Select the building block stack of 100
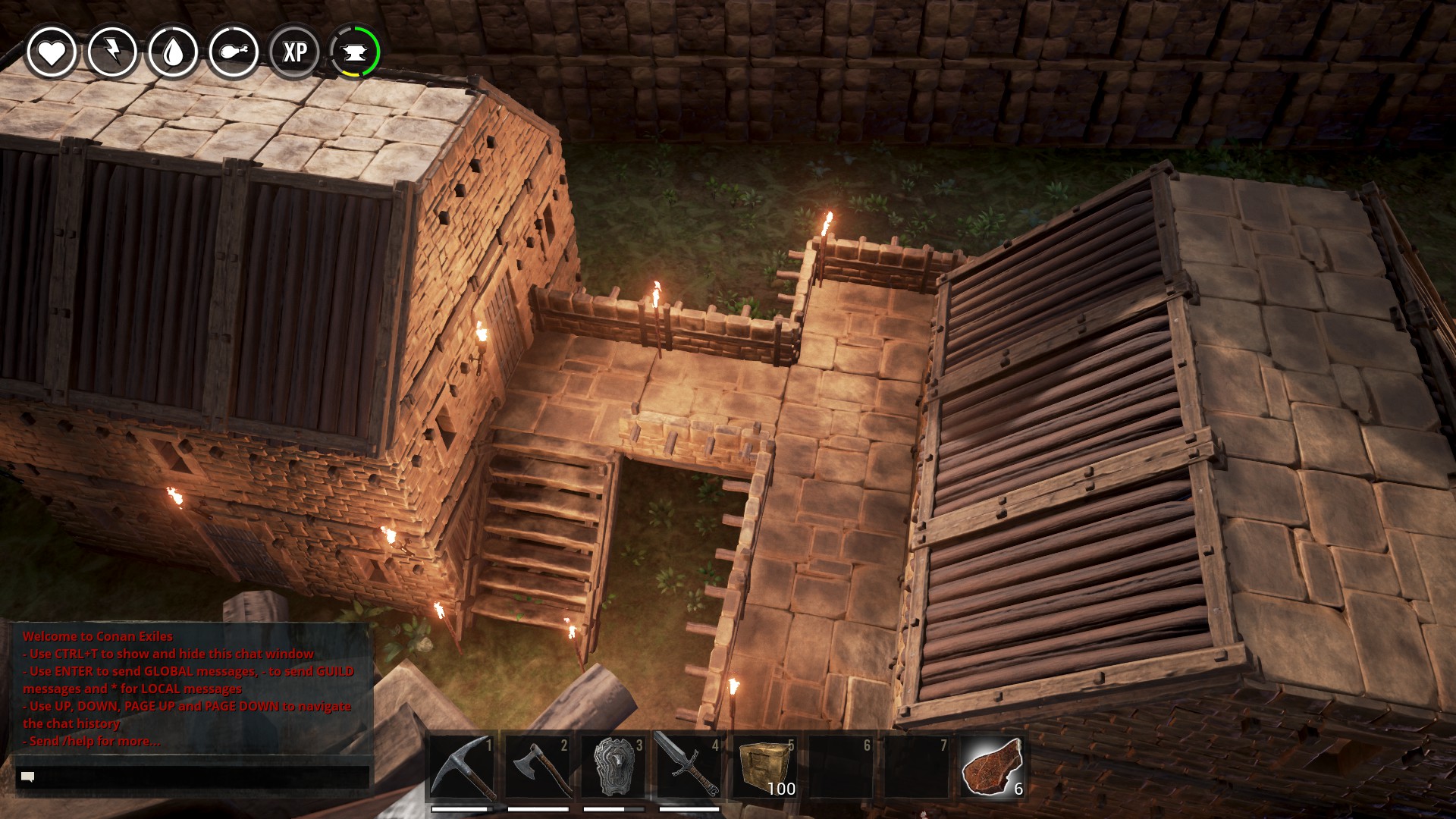The height and width of the screenshot is (819, 1456). click(x=764, y=766)
